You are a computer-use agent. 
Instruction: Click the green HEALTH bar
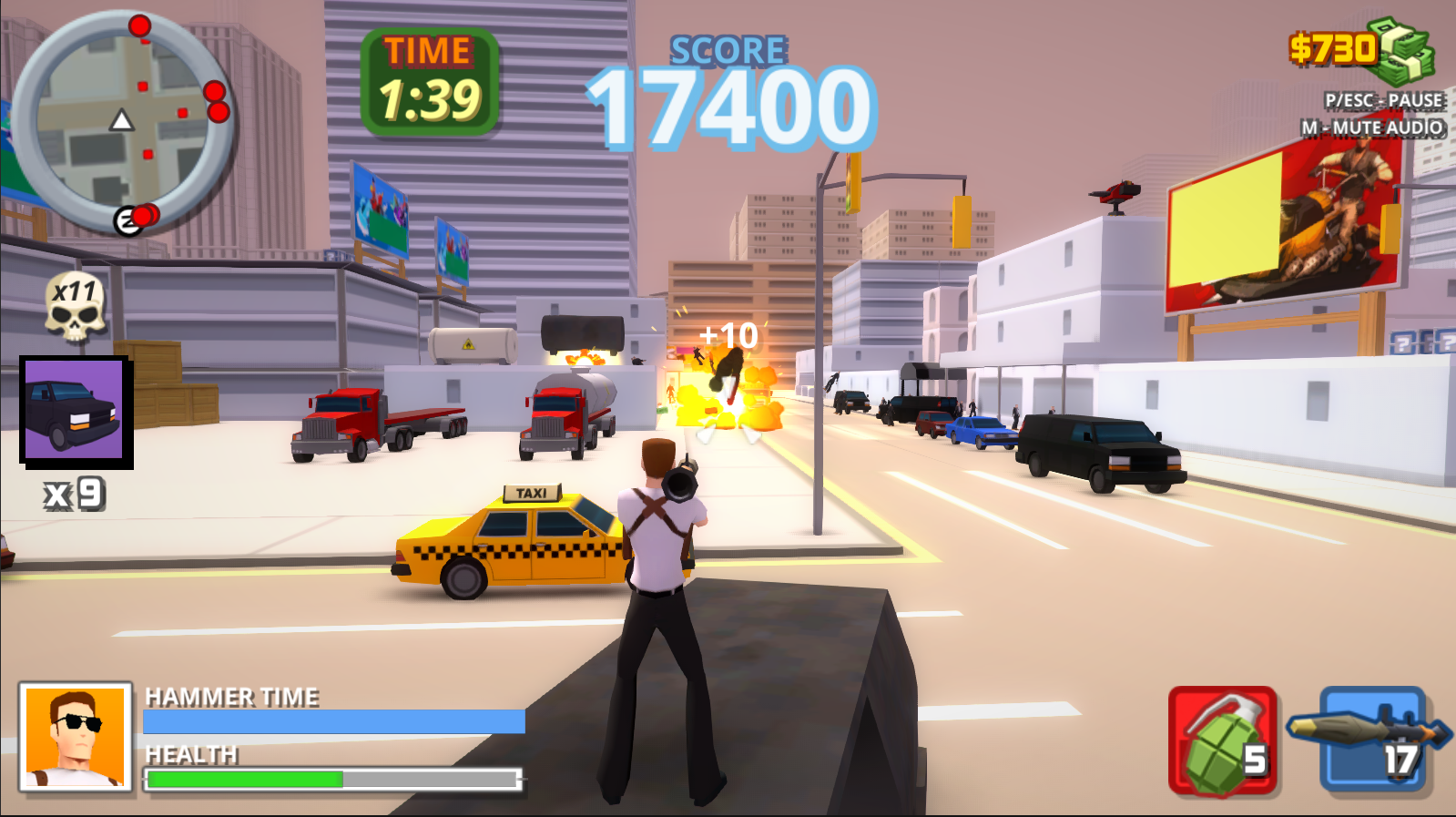[x=246, y=779]
